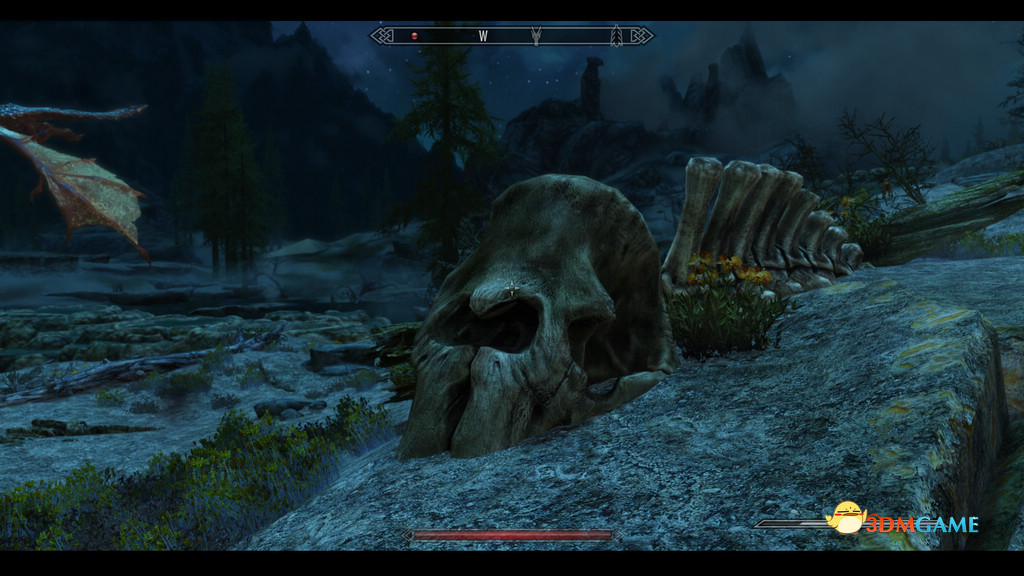This screenshot has width=1024, height=576.
Task: Select the dragon head marker on the compass
Action: click(x=537, y=36)
